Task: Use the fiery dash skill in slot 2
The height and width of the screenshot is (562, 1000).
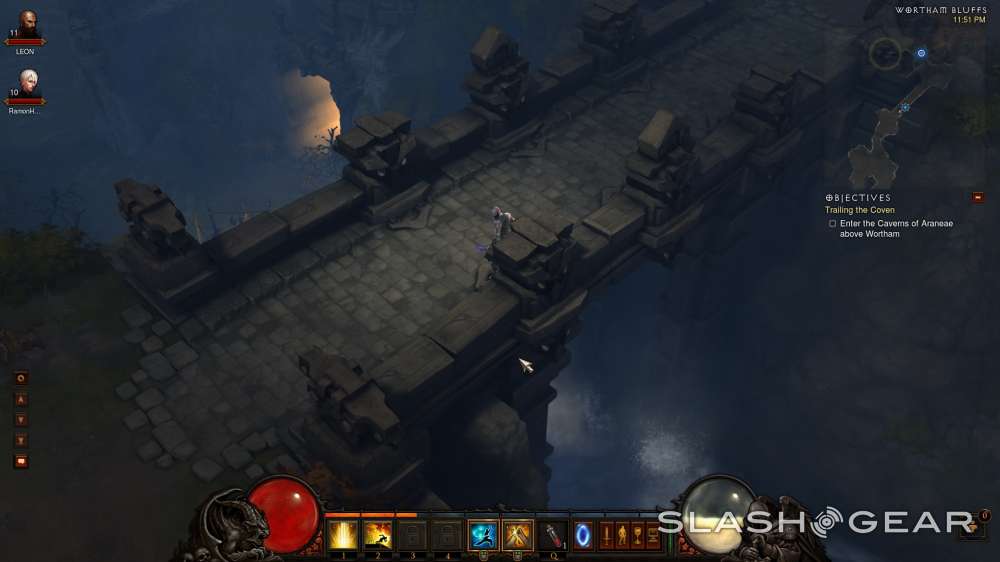Action: pos(378,535)
